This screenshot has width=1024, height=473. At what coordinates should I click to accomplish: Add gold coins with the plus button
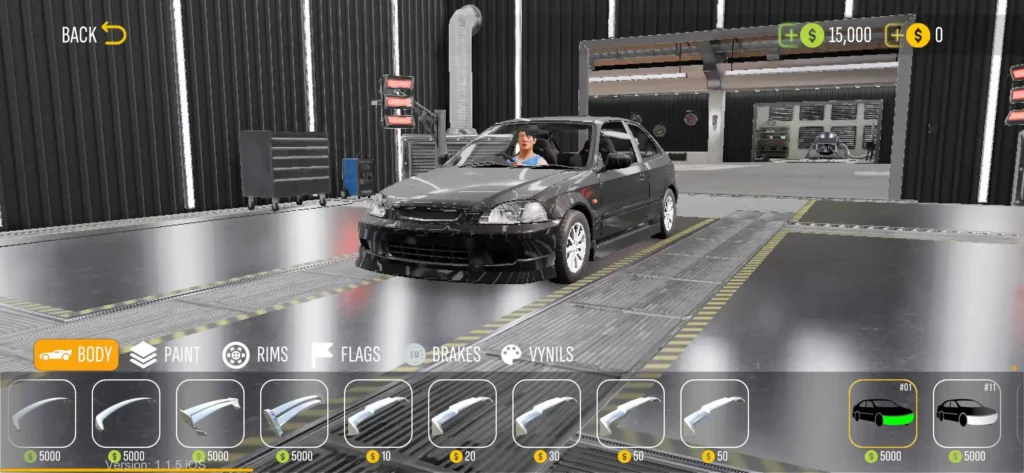pos(895,36)
